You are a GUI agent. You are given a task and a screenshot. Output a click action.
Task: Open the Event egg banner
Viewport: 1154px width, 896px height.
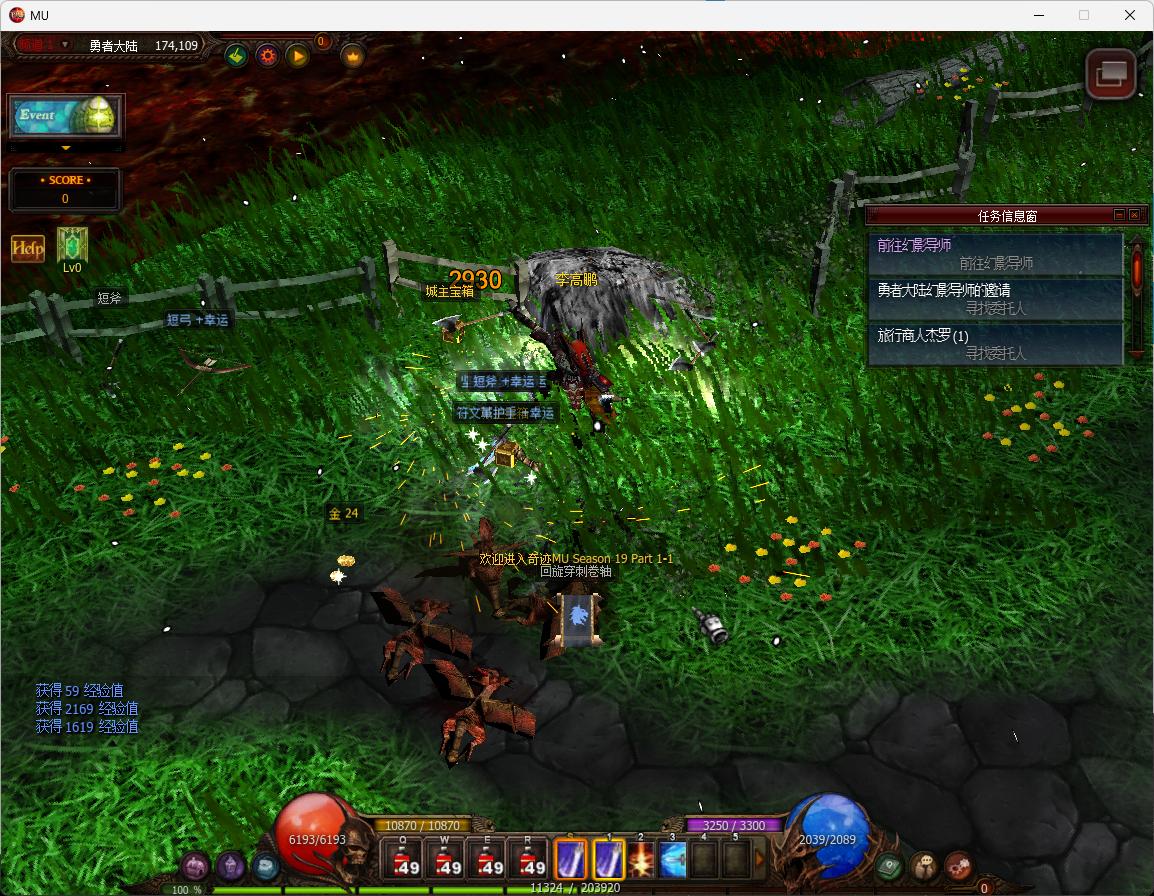click(x=66, y=116)
